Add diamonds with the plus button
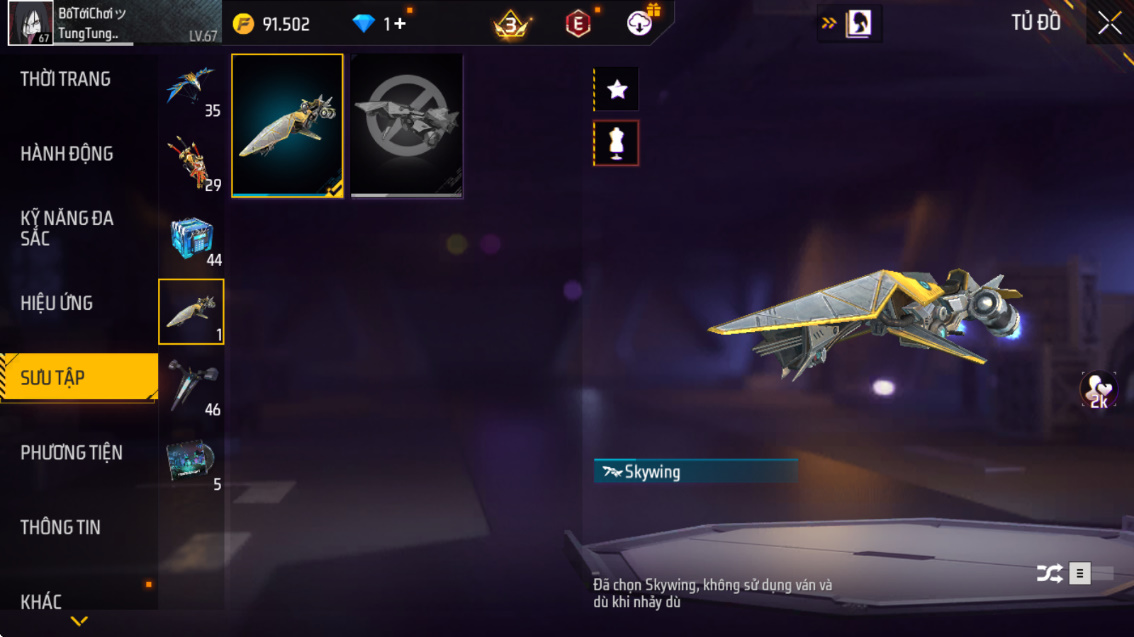The width and height of the screenshot is (1134, 637). [399, 24]
